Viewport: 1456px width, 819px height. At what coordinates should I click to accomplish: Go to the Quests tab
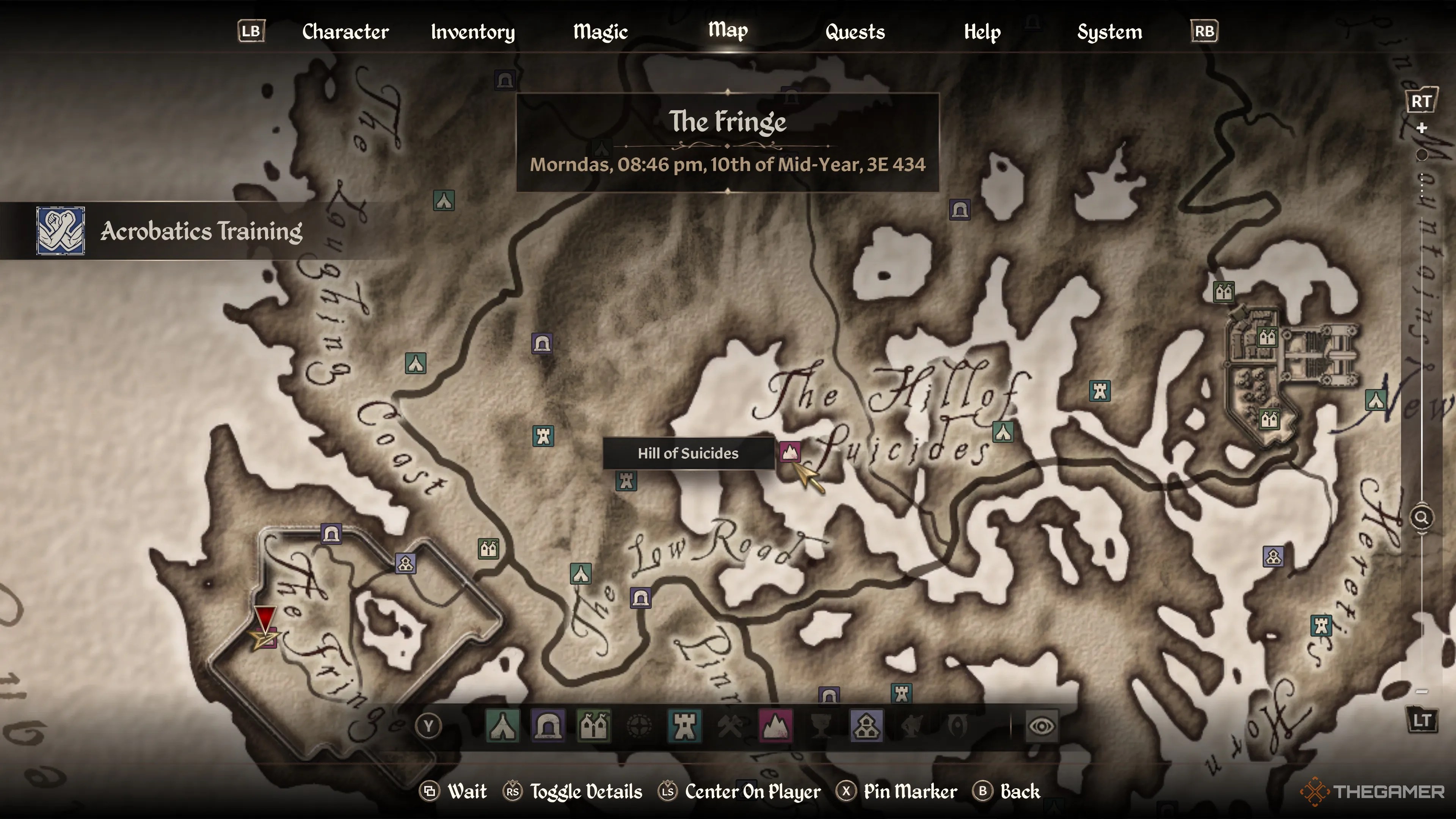point(855,31)
